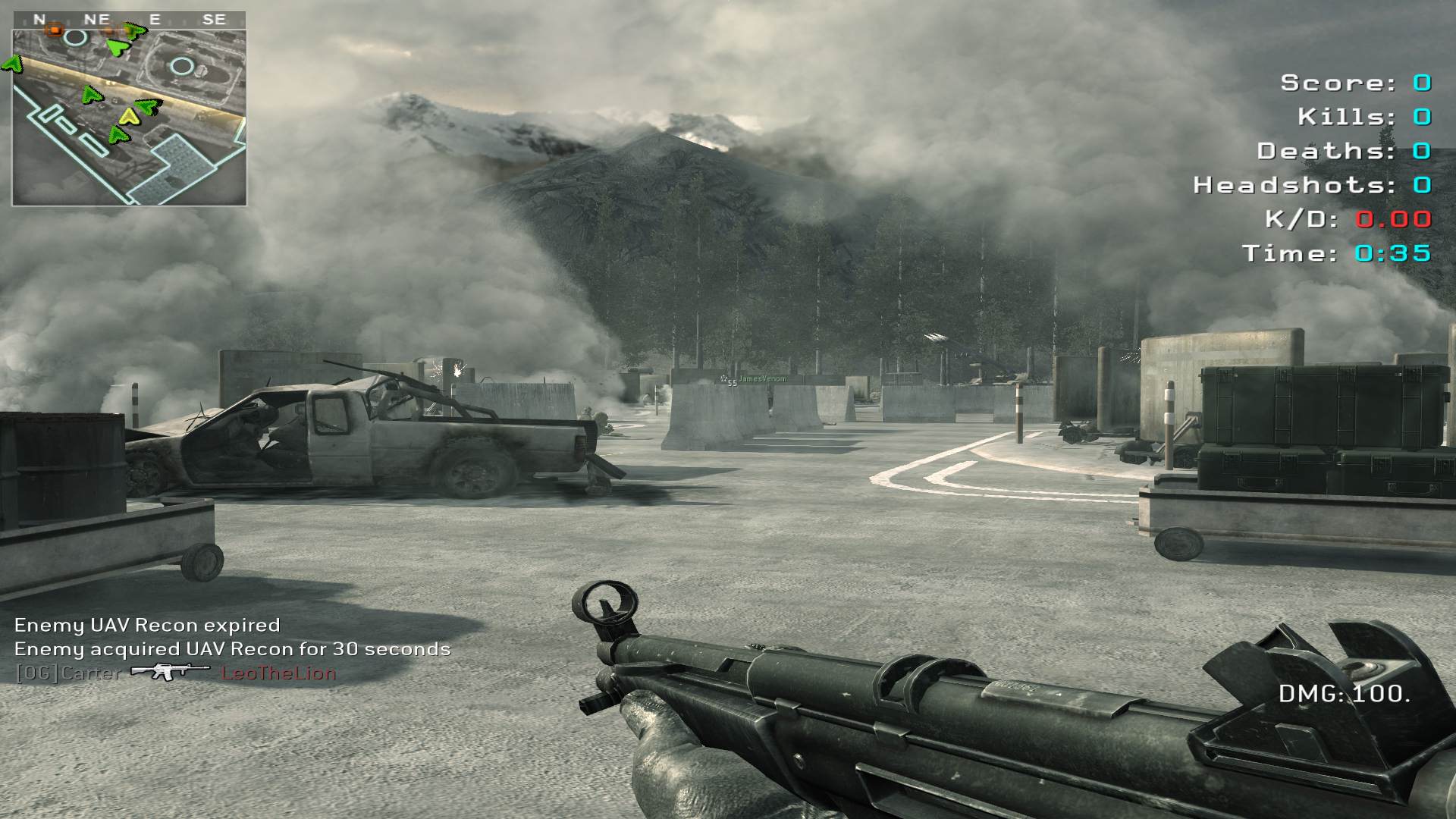This screenshot has width=1456, height=819.
Task: Click the rifle icon in the kill feed
Action: pyautogui.click(x=170, y=672)
